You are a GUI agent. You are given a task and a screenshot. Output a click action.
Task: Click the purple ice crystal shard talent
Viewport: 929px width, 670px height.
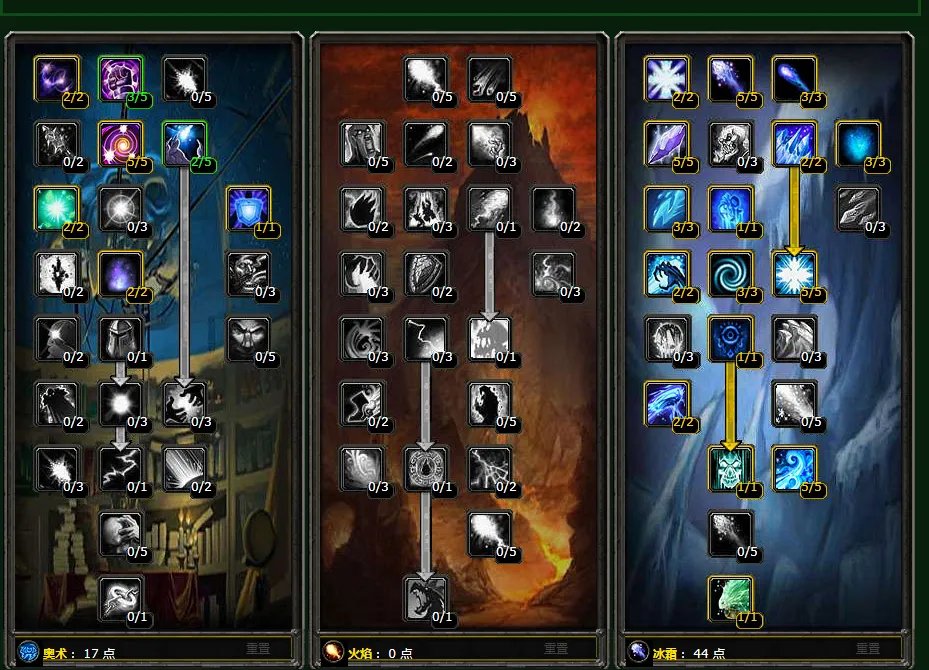[666, 143]
